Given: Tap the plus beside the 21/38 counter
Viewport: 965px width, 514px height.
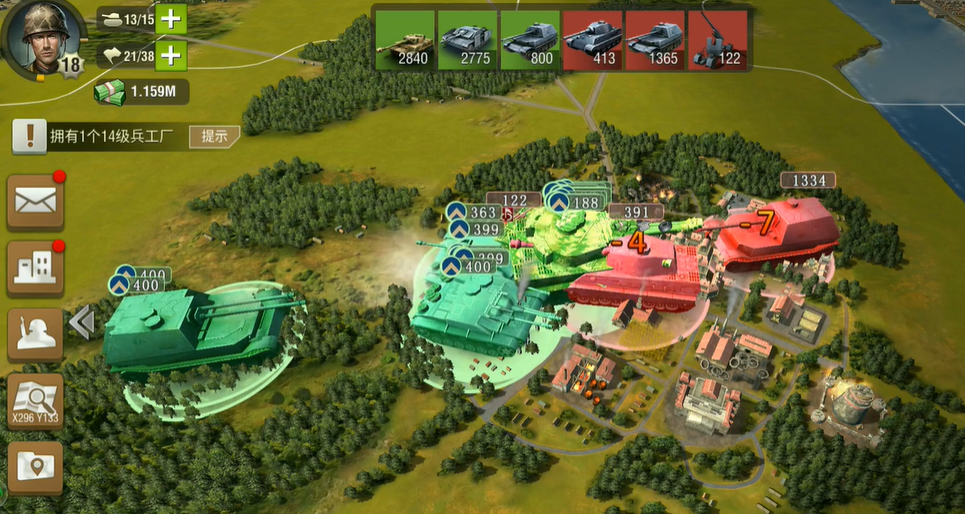Looking at the screenshot, I should pyautogui.click(x=171, y=55).
